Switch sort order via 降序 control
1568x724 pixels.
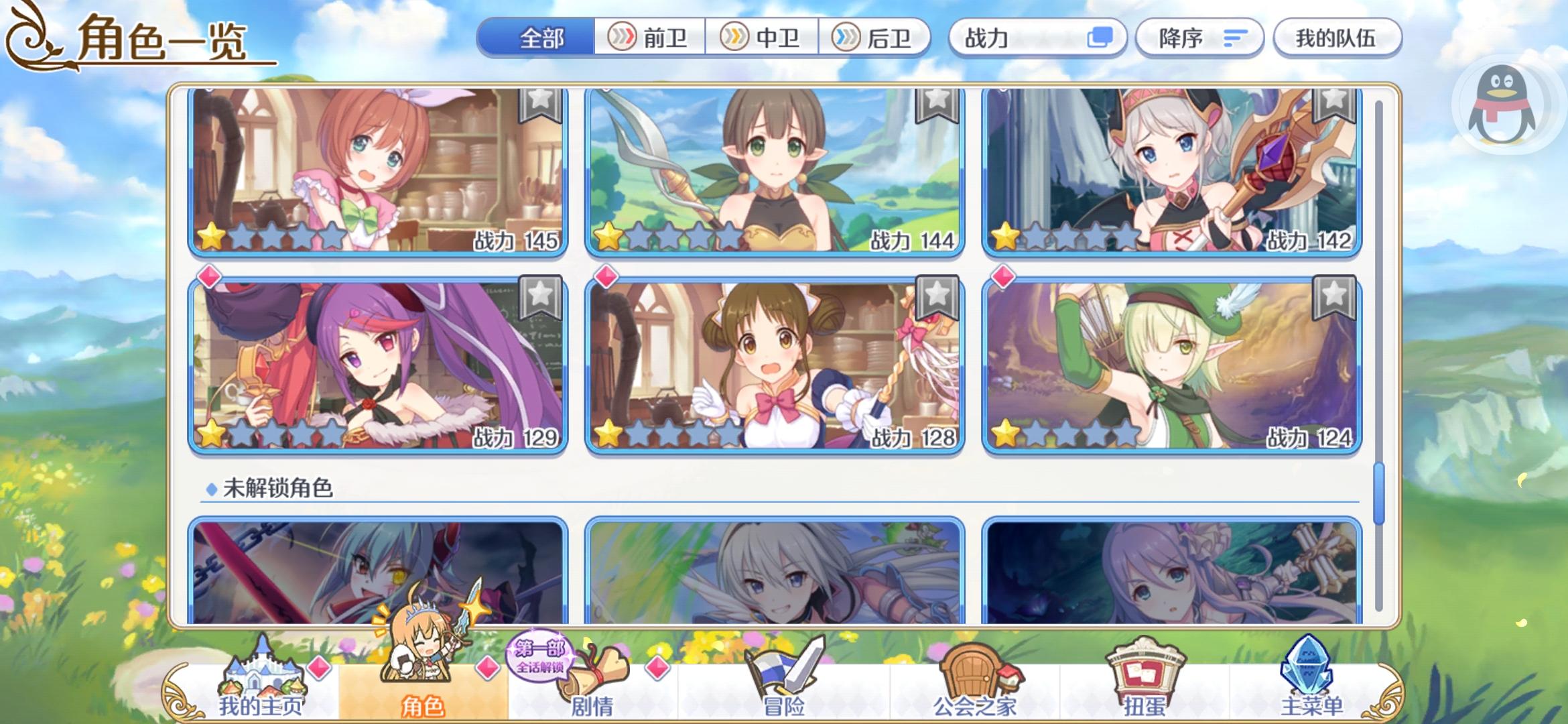click(x=1199, y=38)
